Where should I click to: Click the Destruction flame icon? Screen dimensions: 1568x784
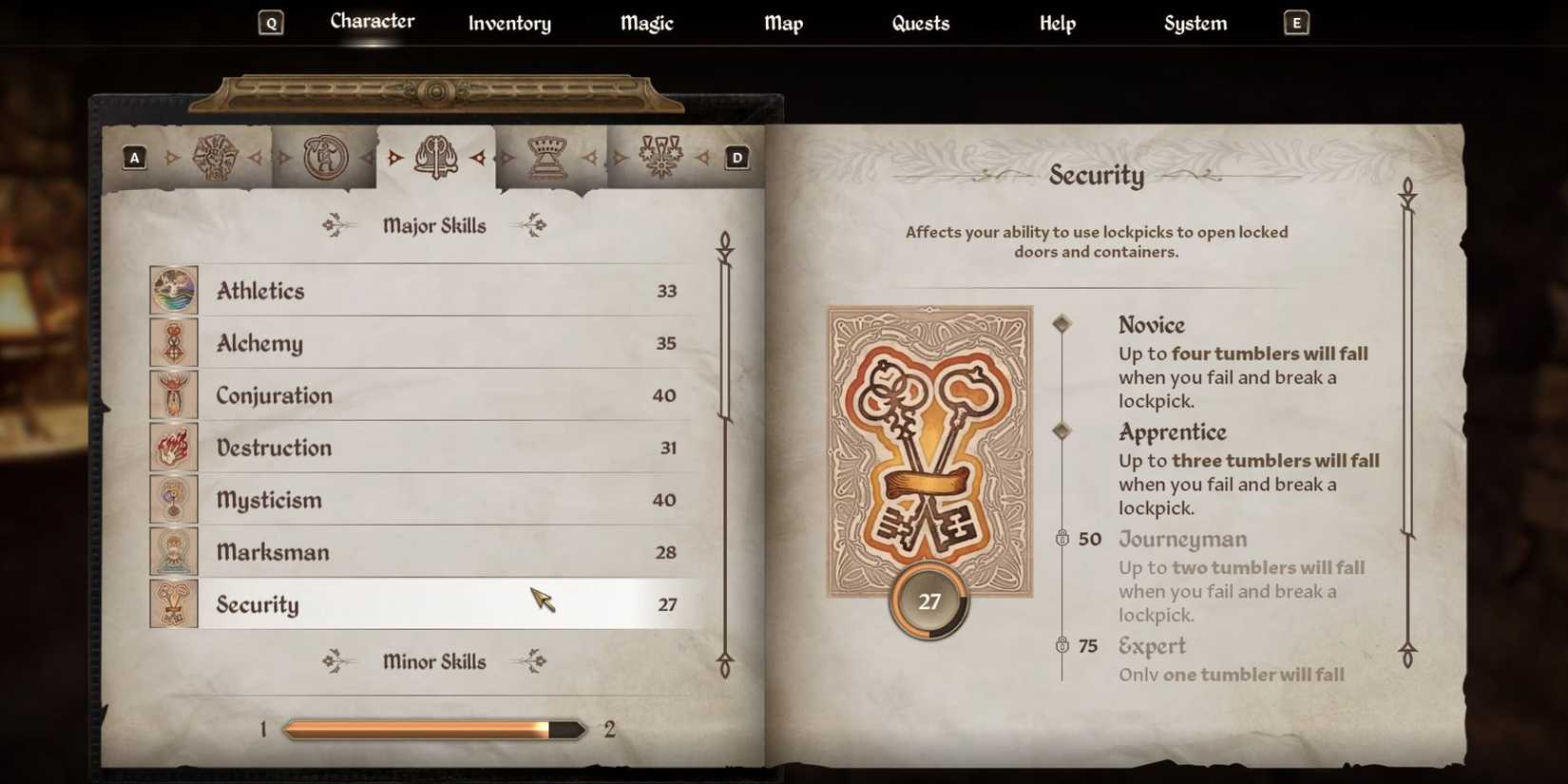(x=172, y=447)
